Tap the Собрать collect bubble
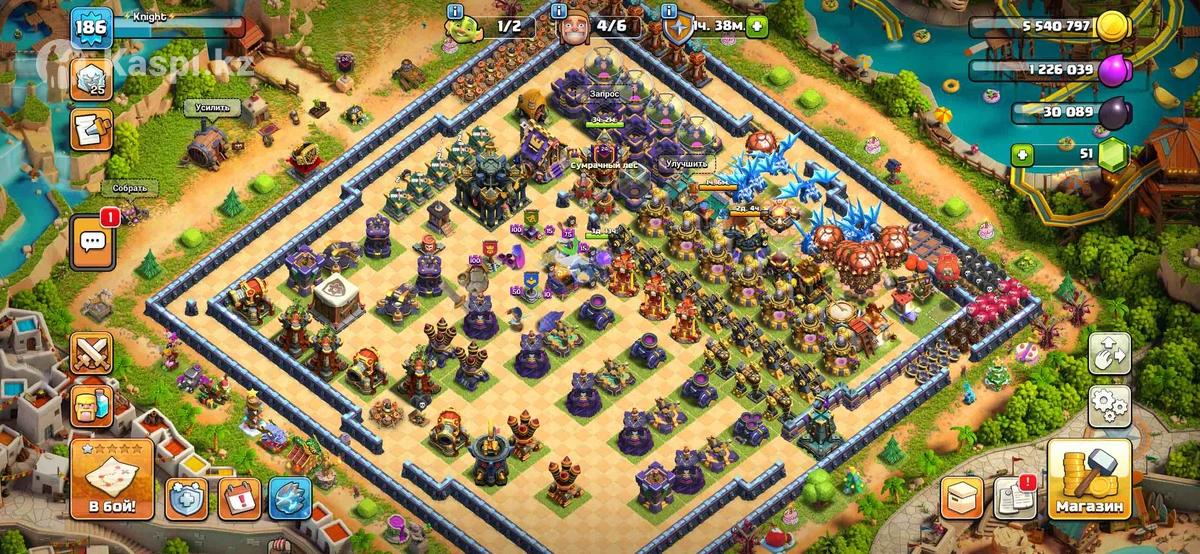 click(129, 187)
